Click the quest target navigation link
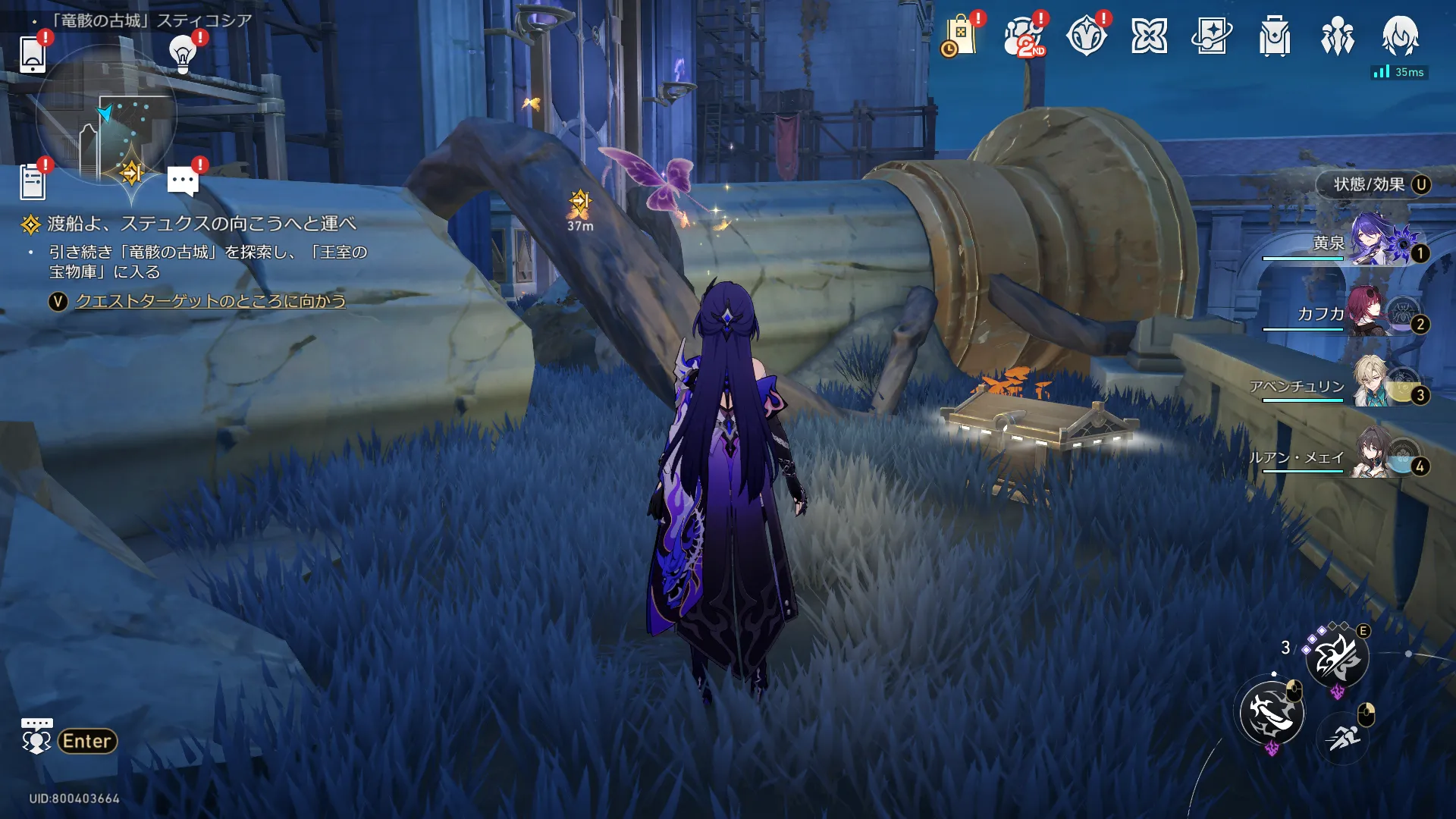This screenshot has width=1456, height=819. (x=210, y=301)
